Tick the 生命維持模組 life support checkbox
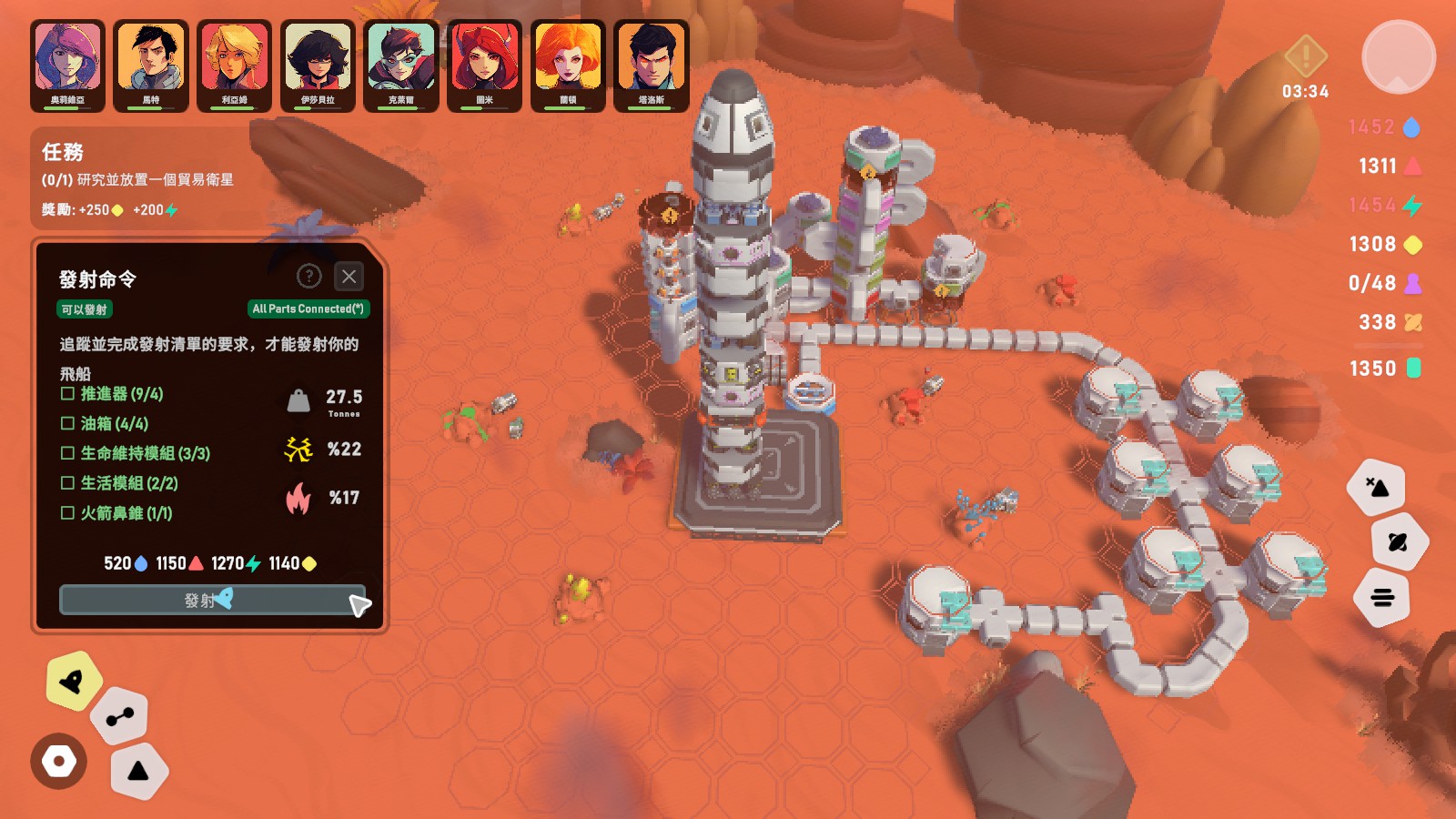This screenshot has height=819, width=1456. point(67,453)
